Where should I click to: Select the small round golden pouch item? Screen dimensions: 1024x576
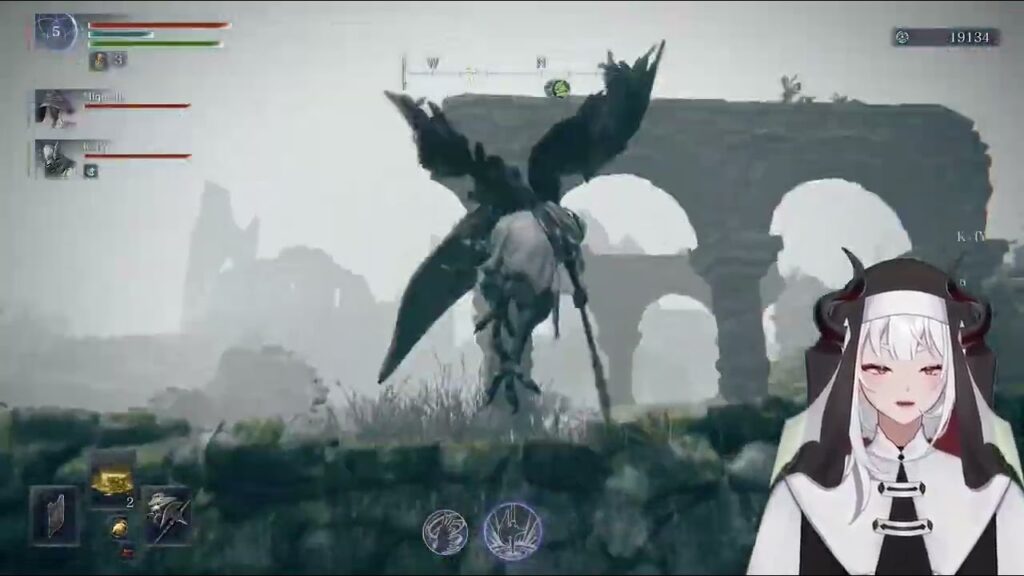click(x=117, y=527)
